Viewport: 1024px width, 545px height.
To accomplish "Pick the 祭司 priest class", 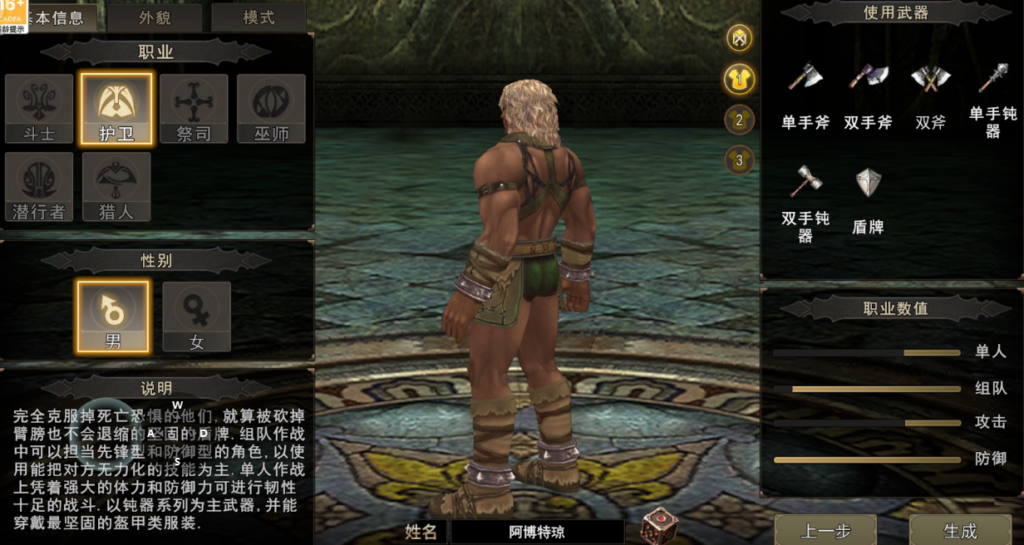I will point(194,108).
